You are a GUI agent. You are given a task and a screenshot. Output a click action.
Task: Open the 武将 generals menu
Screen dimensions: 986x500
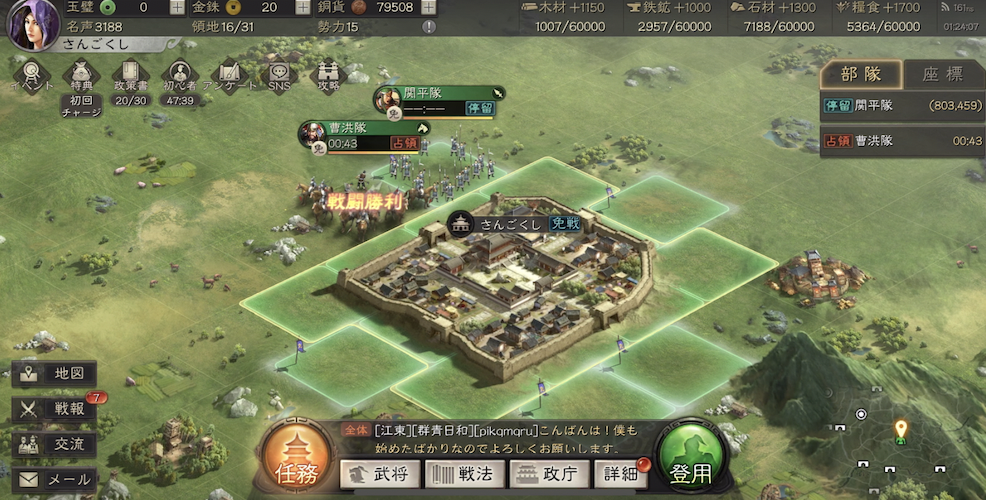pyautogui.click(x=379, y=474)
